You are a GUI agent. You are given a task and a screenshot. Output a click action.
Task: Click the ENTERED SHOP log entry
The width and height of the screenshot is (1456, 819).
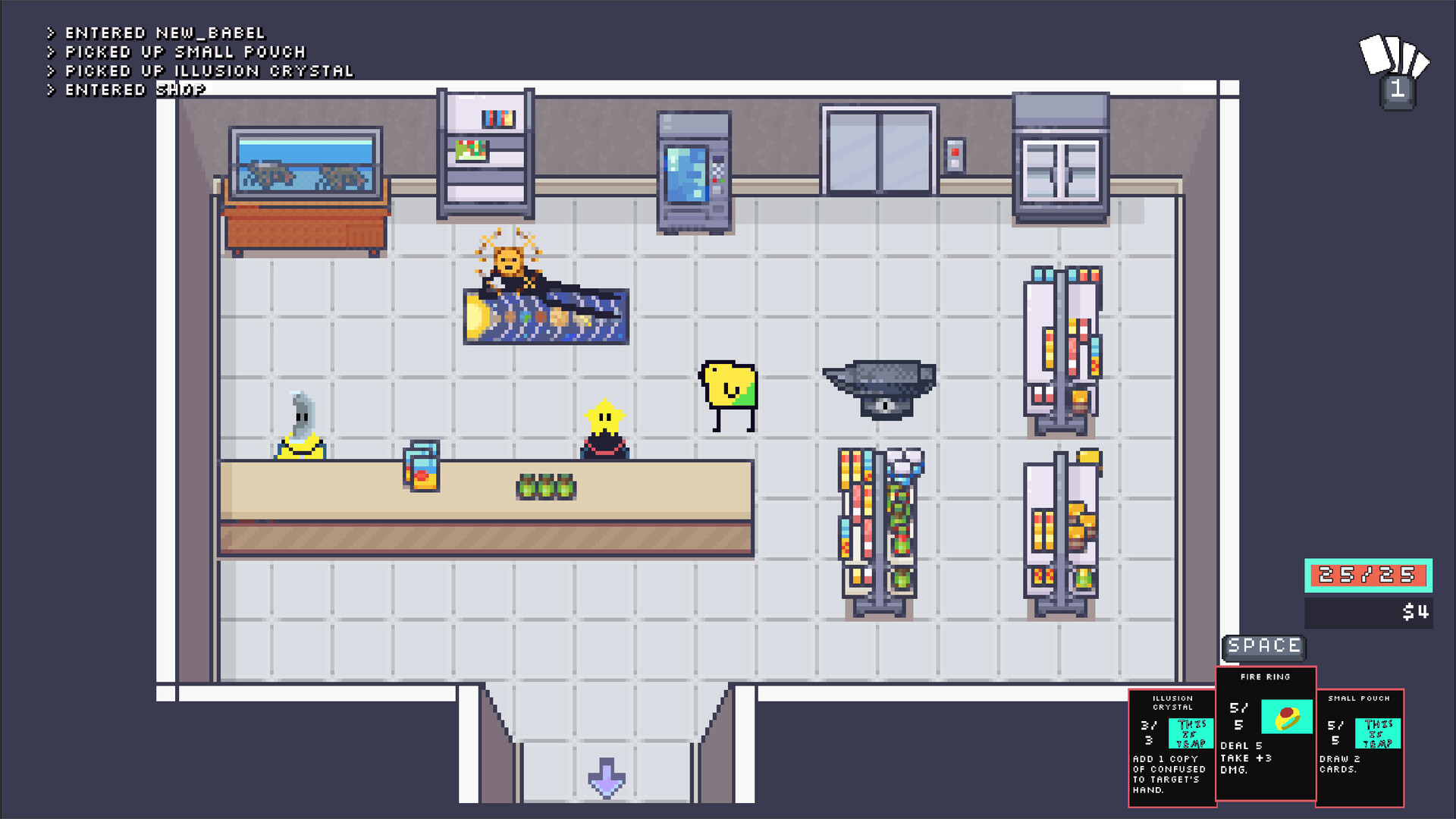(x=125, y=89)
